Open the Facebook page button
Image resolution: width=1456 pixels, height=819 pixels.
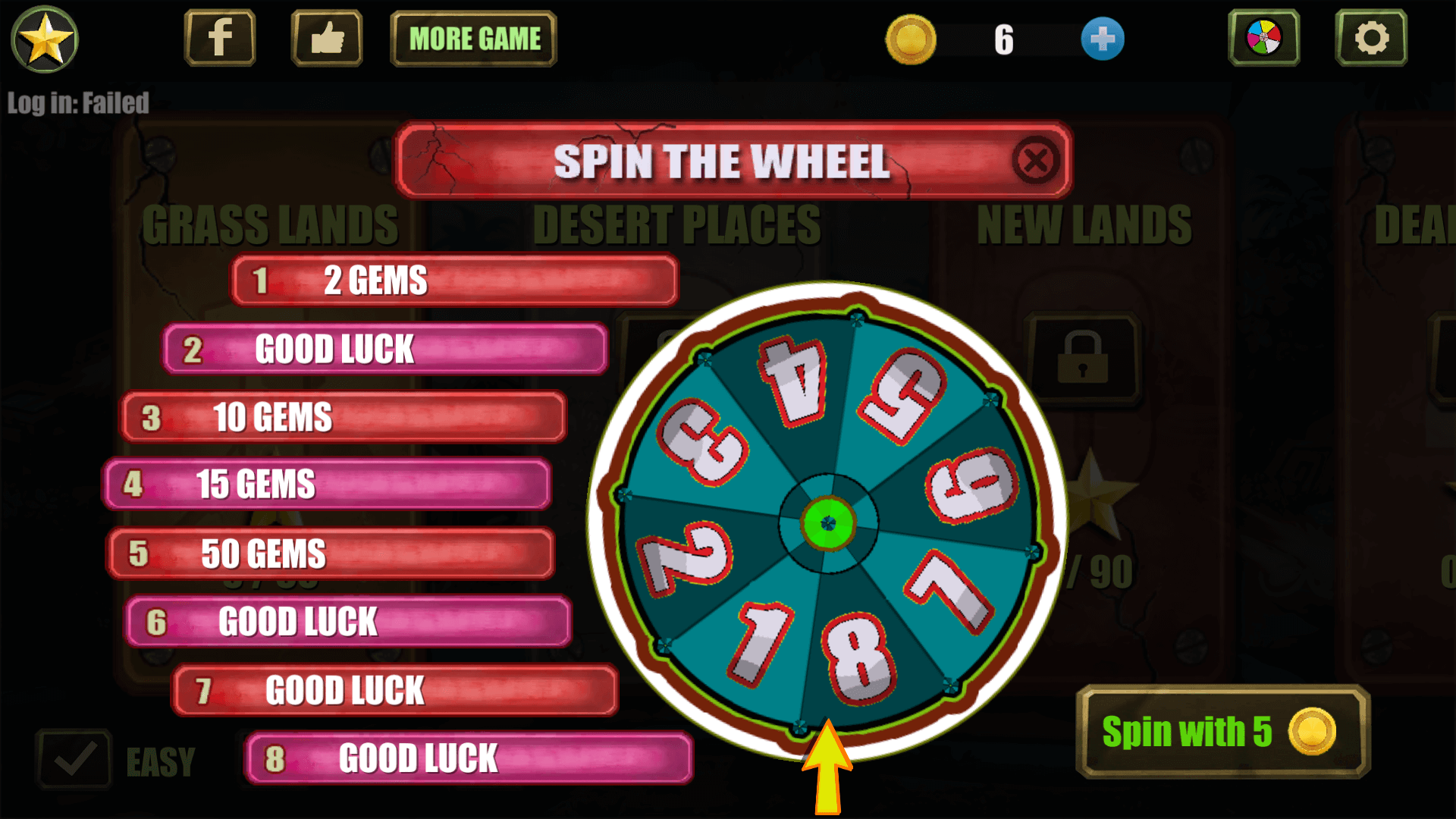(x=220, y=38)
